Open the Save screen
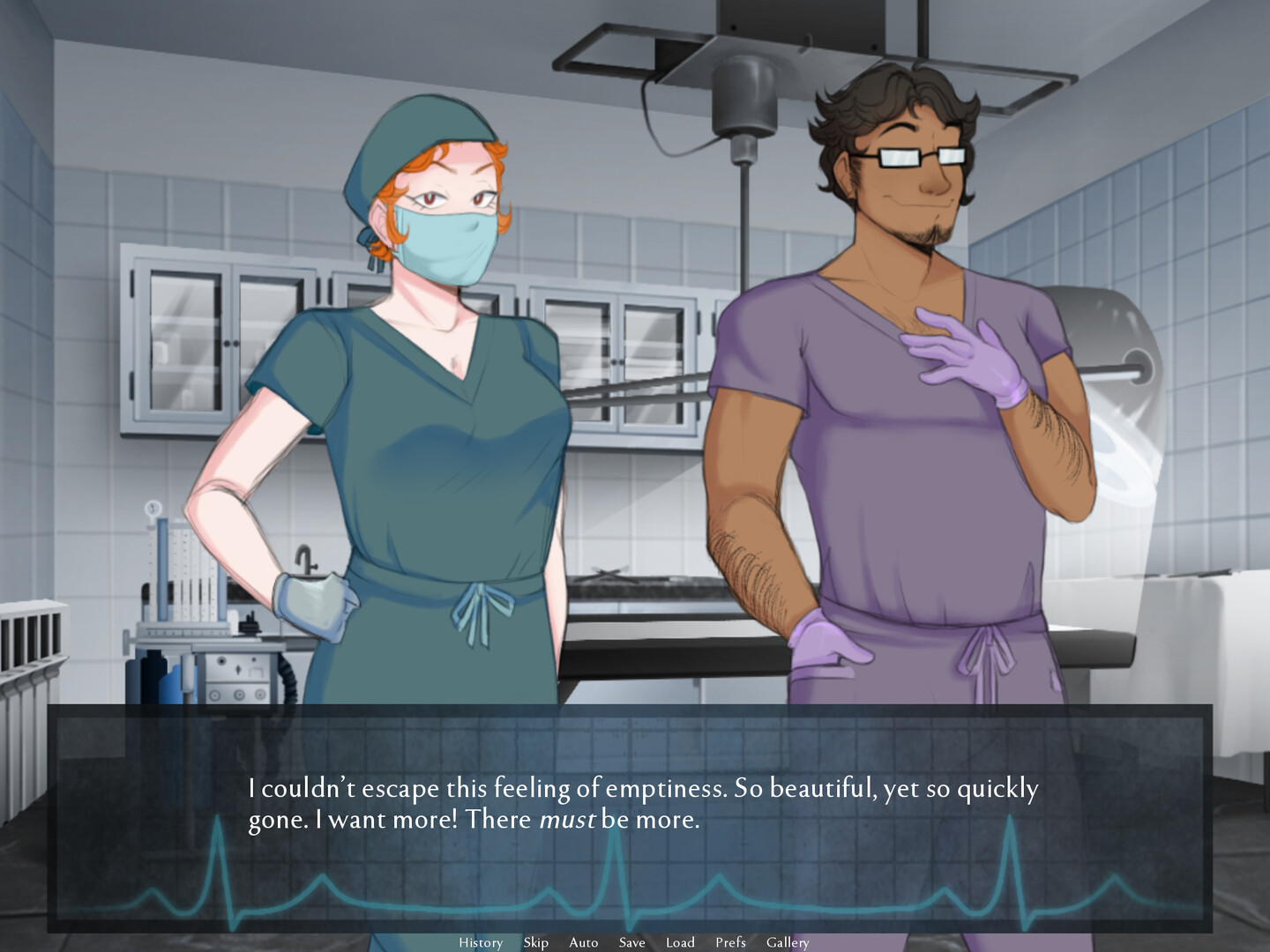1270x952 pixels. pyautogui.click(x=631, y=942)
